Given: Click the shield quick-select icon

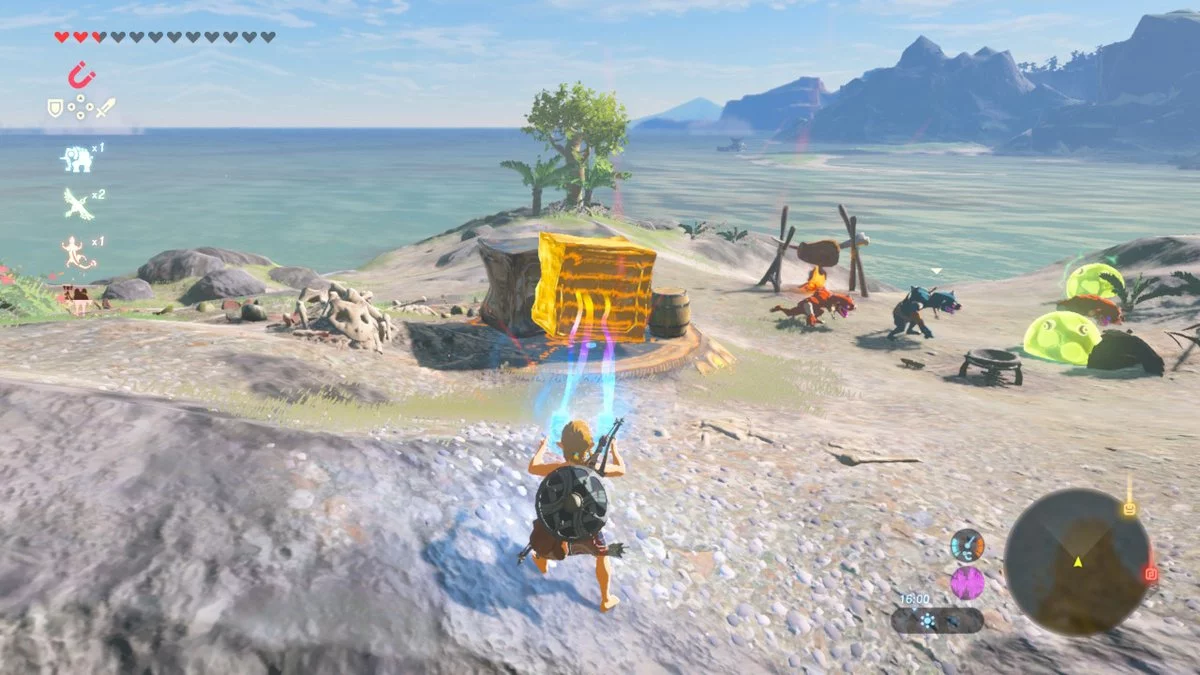Looking at the screenshot, I should pyautogui.click(x=55, y=107).
